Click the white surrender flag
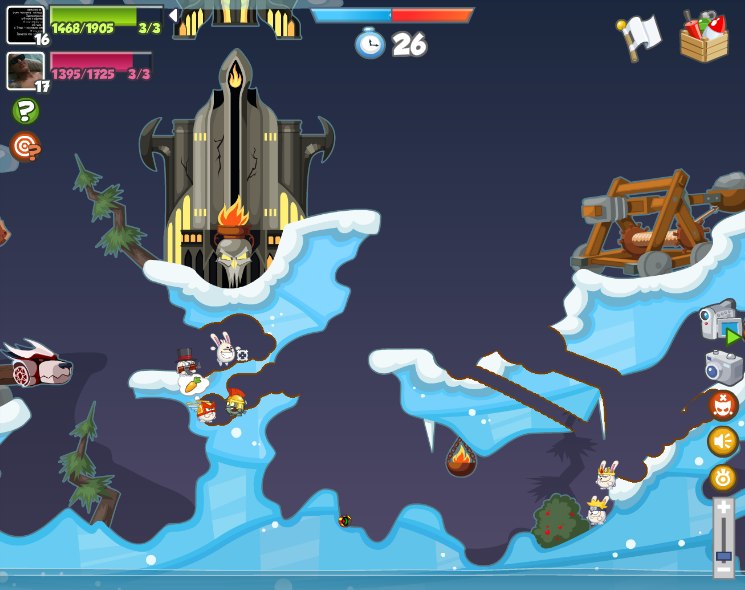 pos(639,36)
